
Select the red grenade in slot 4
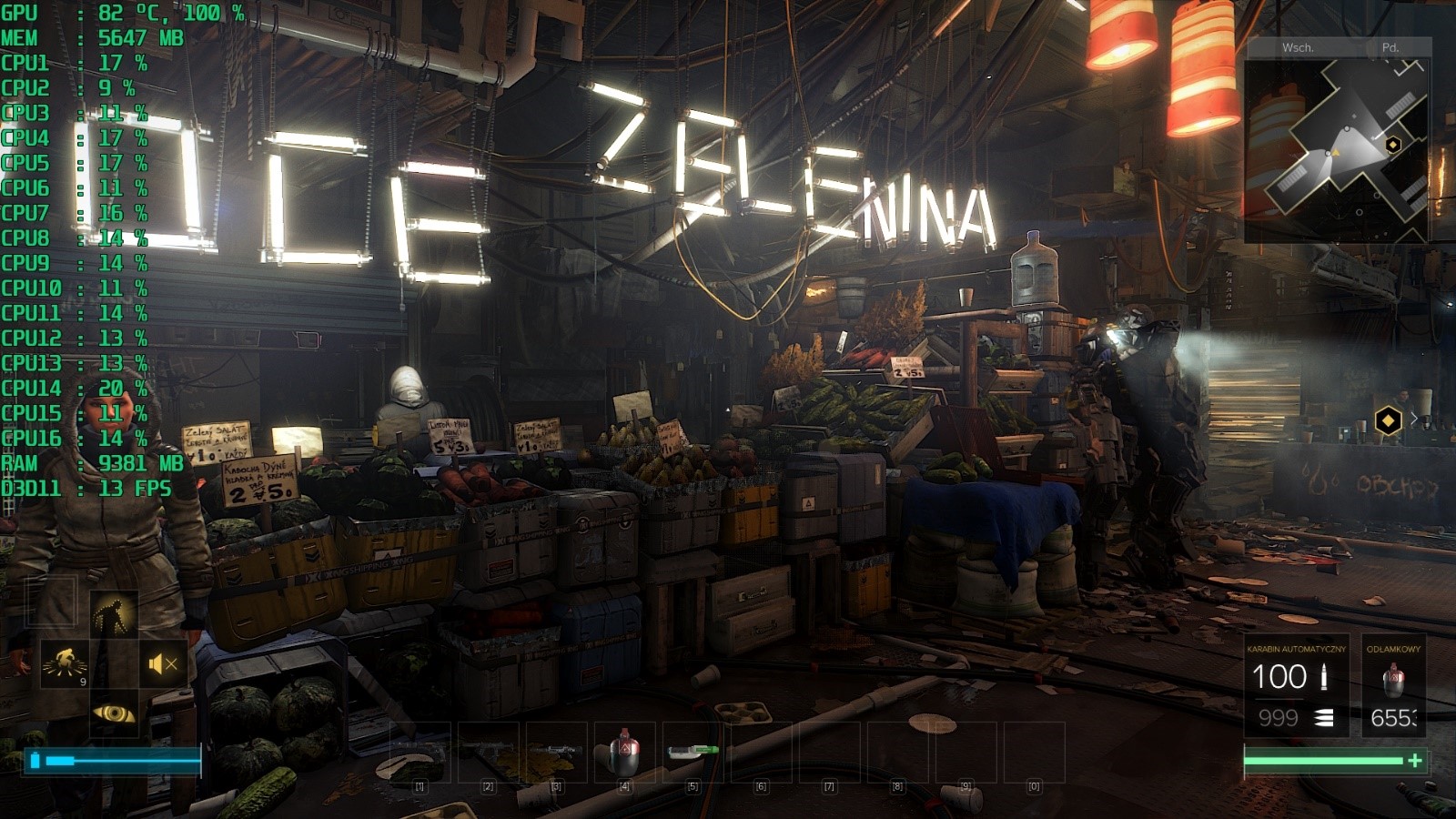point(624,752)
